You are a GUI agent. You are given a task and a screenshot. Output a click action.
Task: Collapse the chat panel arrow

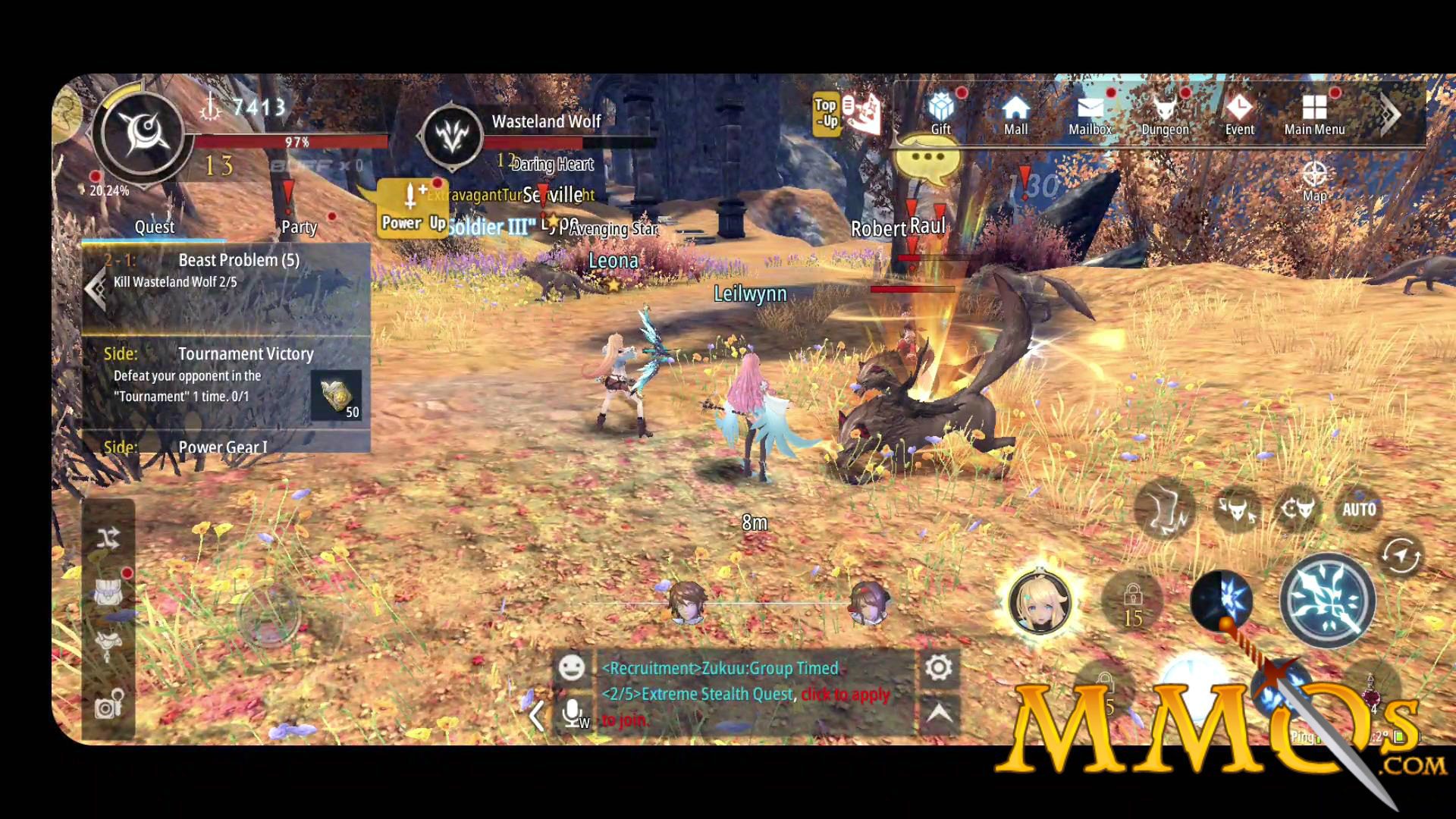click(x=538, y=717)
